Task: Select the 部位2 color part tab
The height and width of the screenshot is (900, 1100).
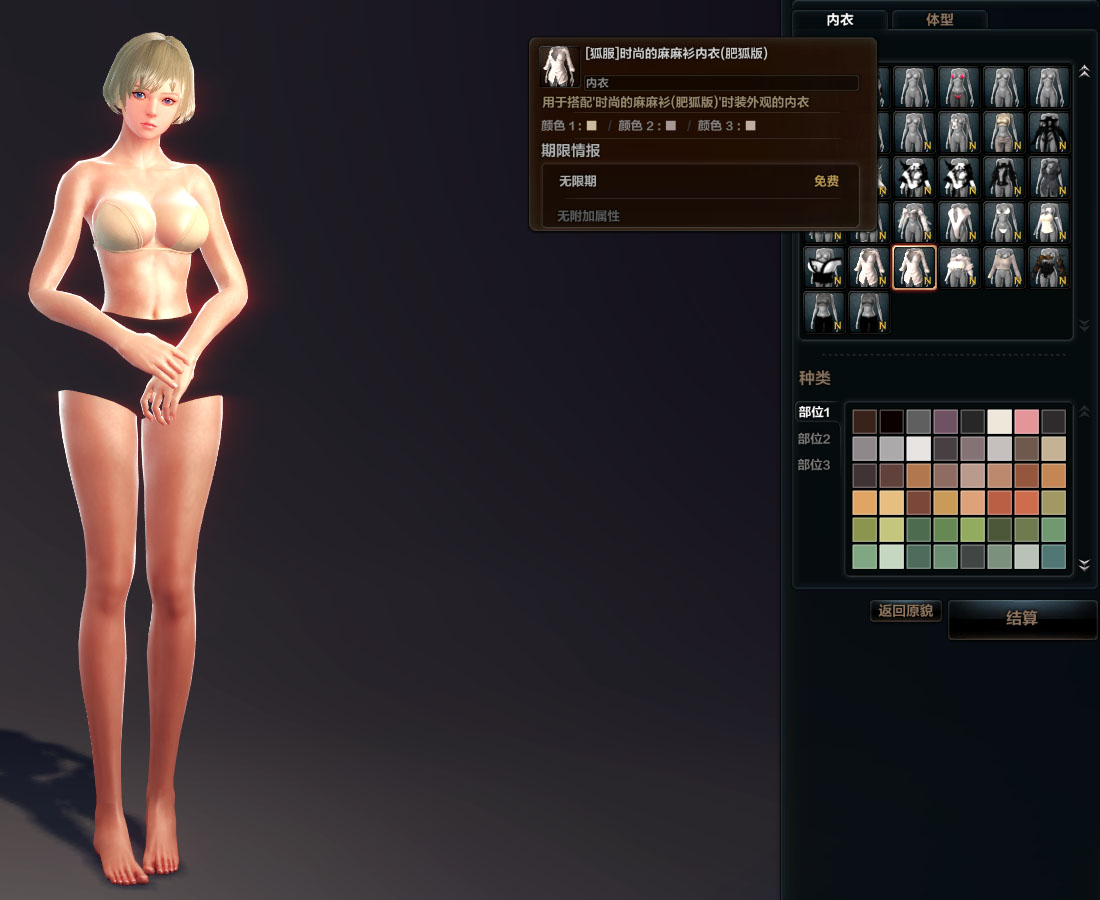Action: (814, 439)
